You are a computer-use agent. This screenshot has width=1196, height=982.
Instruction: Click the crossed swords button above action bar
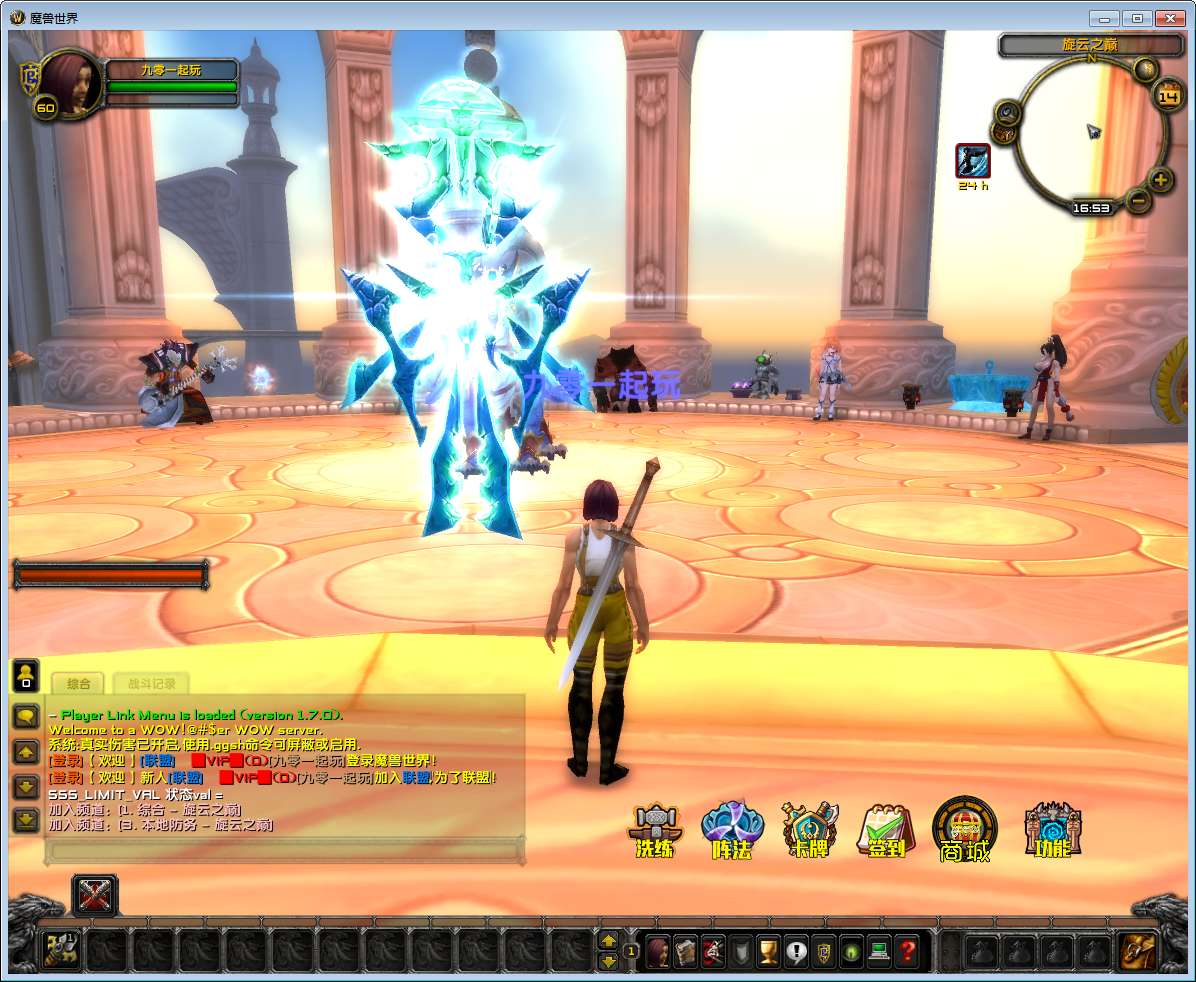[95, 895]
